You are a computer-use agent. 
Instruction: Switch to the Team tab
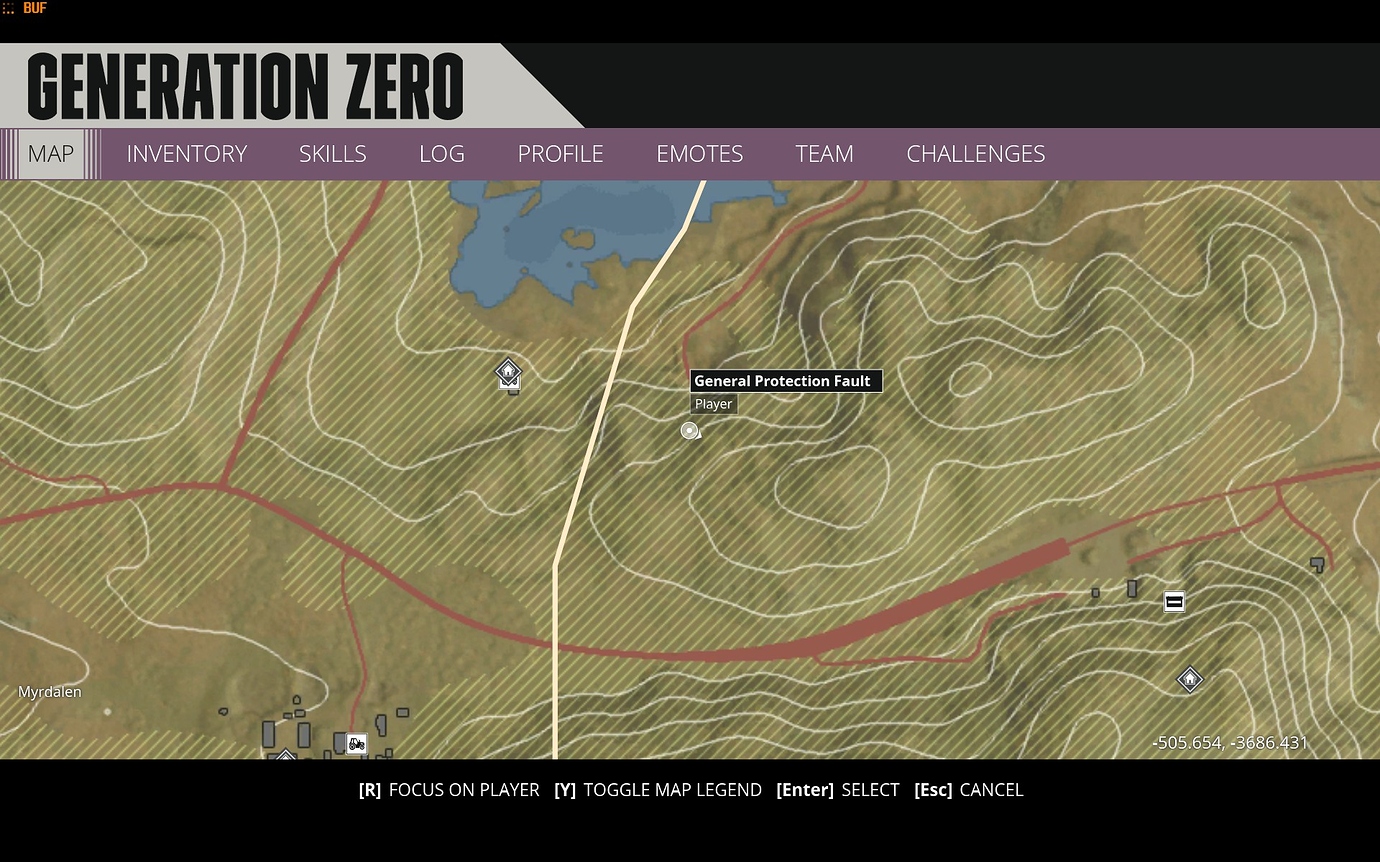[824, 154]
